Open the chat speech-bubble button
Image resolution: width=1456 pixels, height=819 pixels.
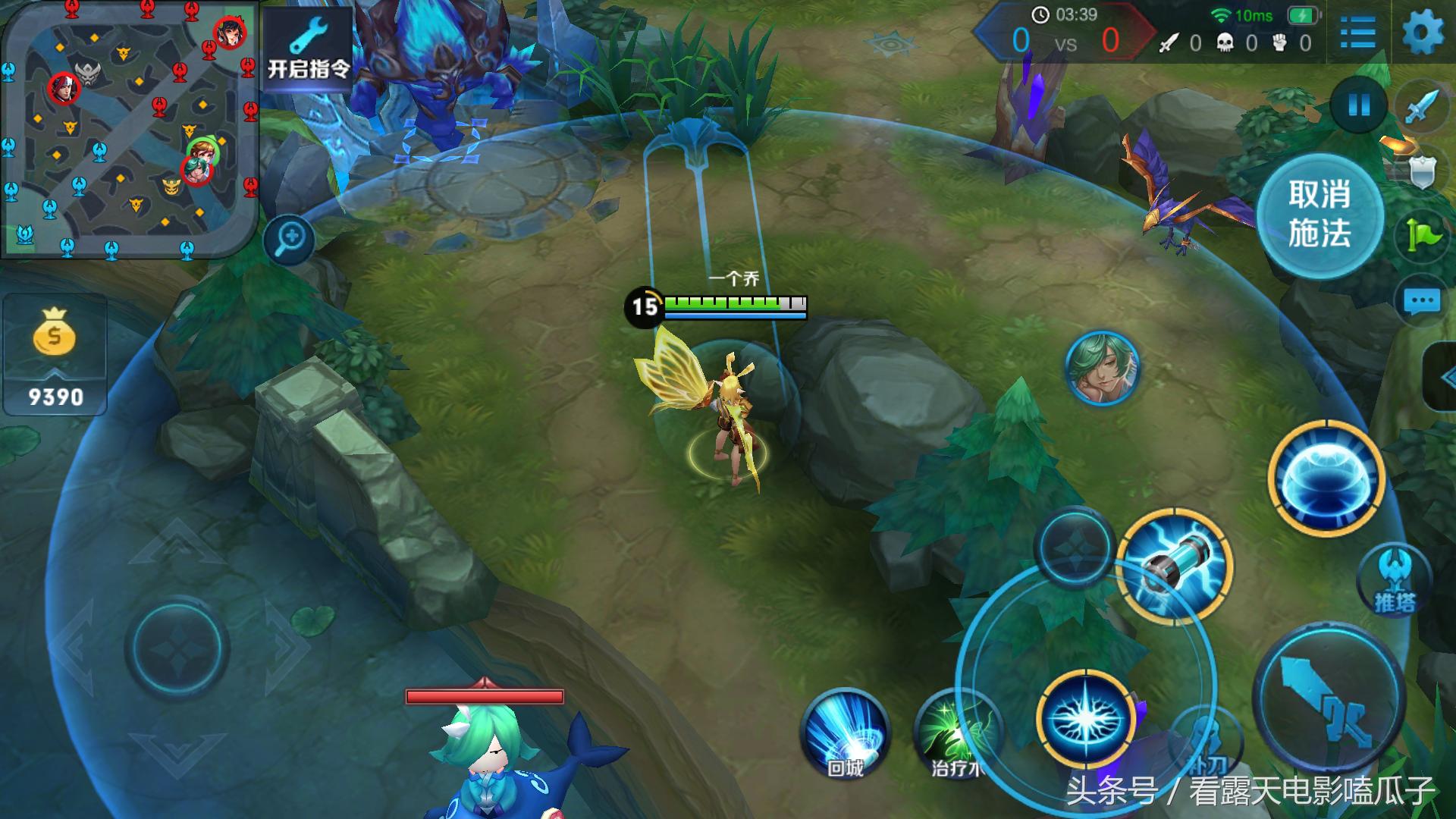coord(1421,302)
